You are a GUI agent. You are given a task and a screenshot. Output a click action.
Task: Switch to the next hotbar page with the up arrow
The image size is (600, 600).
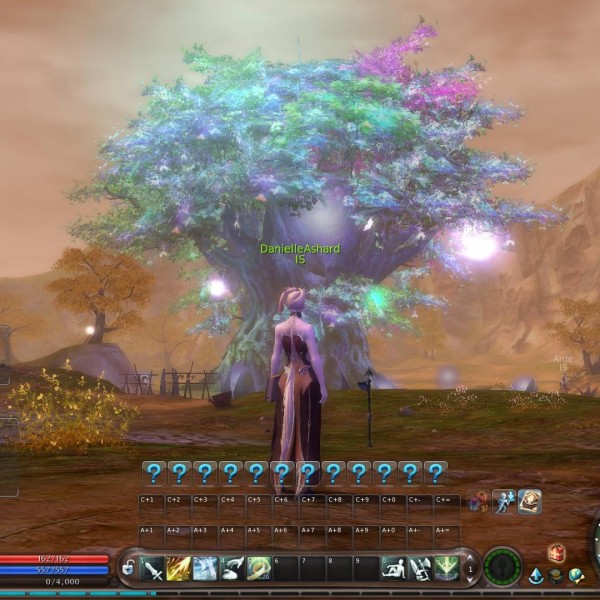471,558
